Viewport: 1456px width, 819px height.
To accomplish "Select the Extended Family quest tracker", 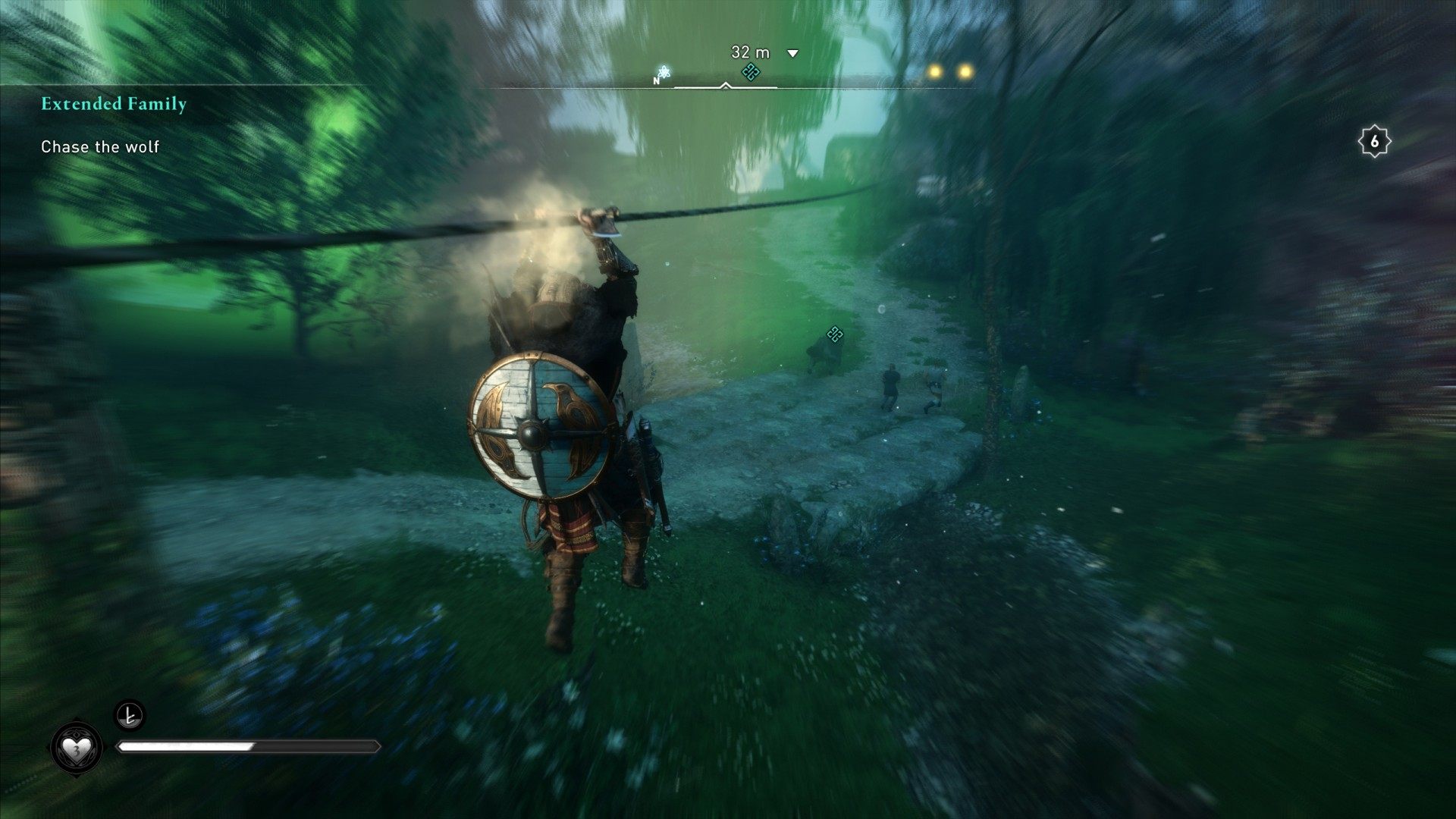I will click(114, 104).
